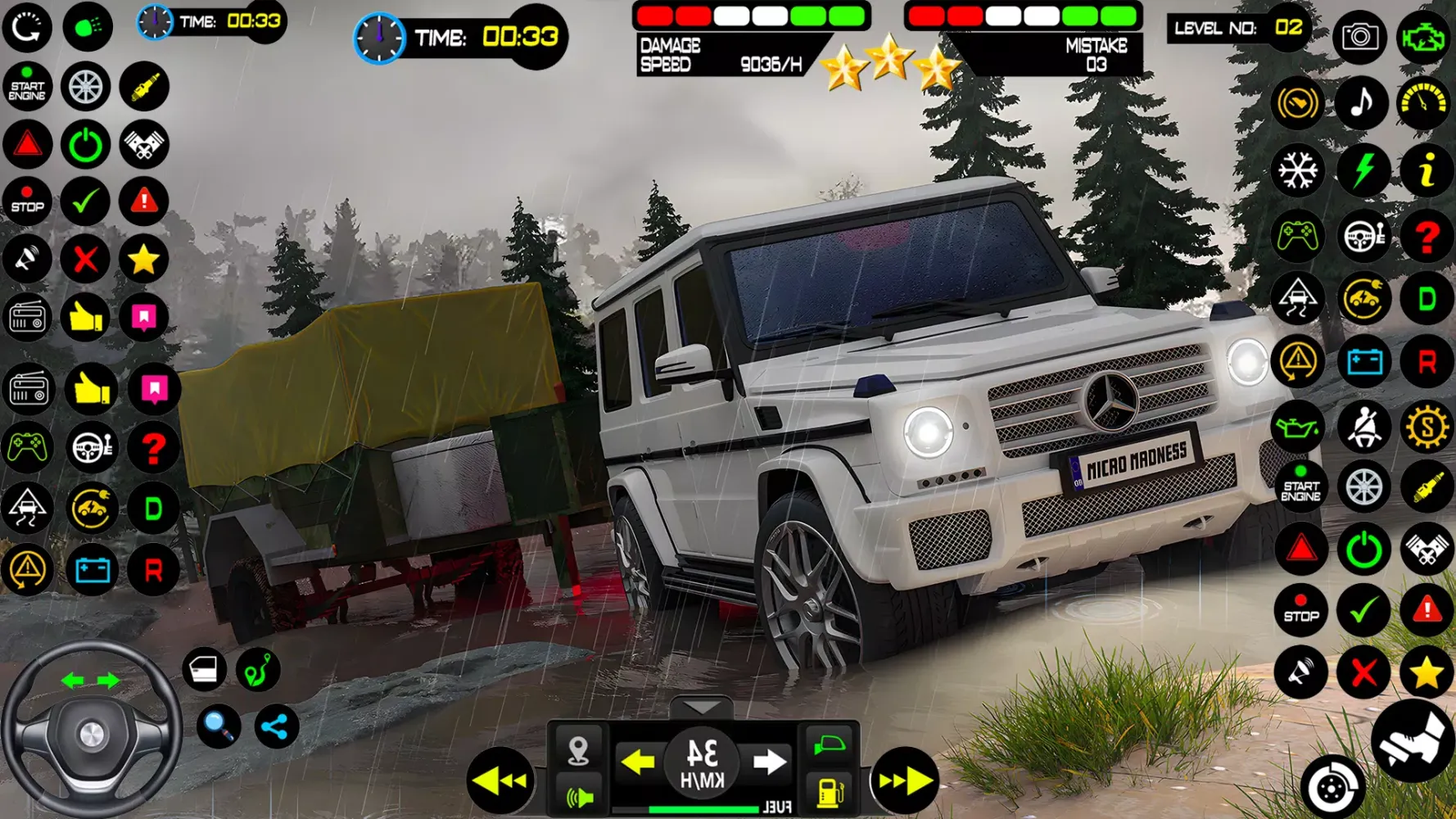
Task: Activate the snowflake icon
Action: [x=1298, y=171]
